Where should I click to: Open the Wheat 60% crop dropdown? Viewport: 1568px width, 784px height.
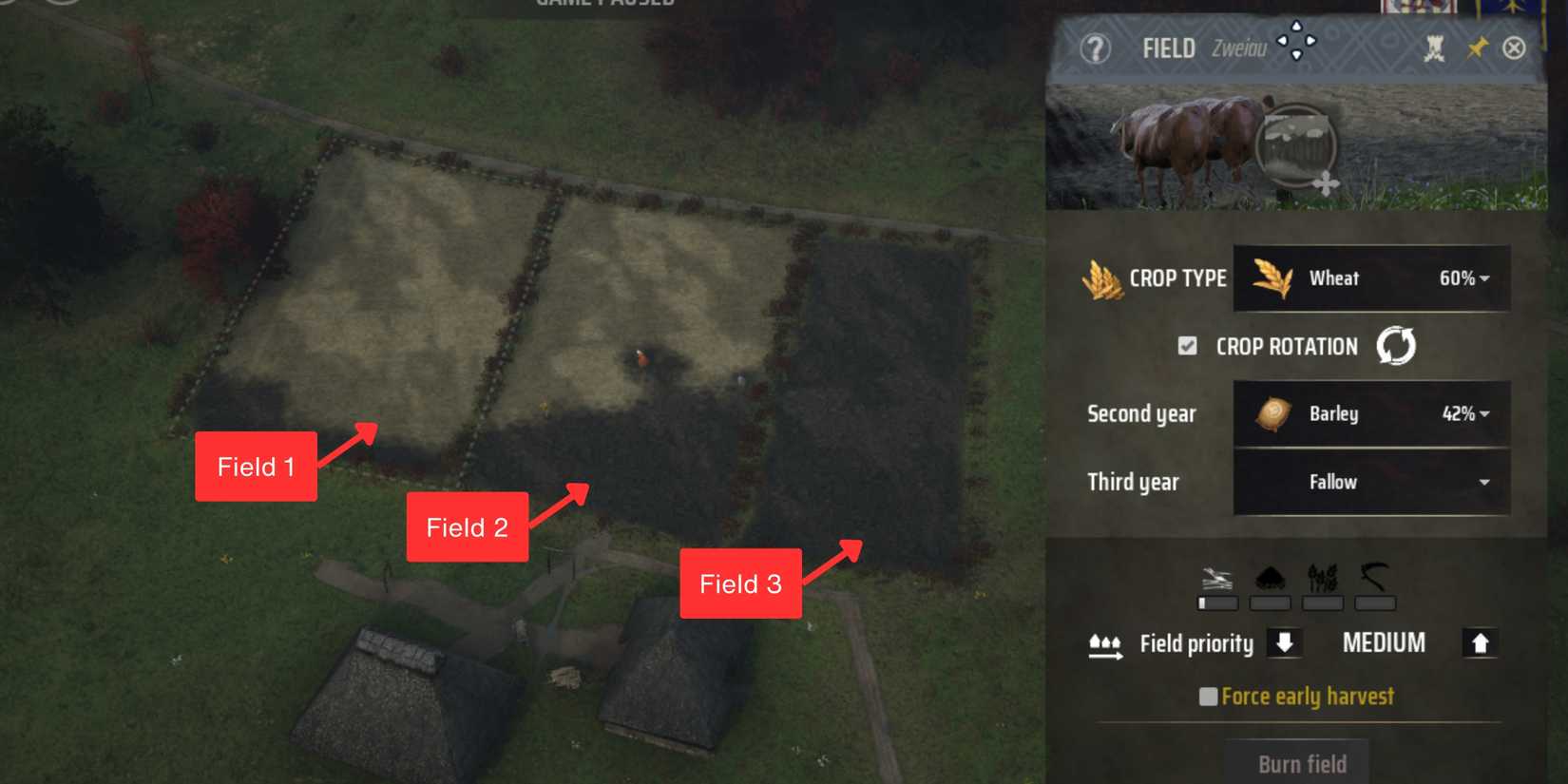(1372, 278)
